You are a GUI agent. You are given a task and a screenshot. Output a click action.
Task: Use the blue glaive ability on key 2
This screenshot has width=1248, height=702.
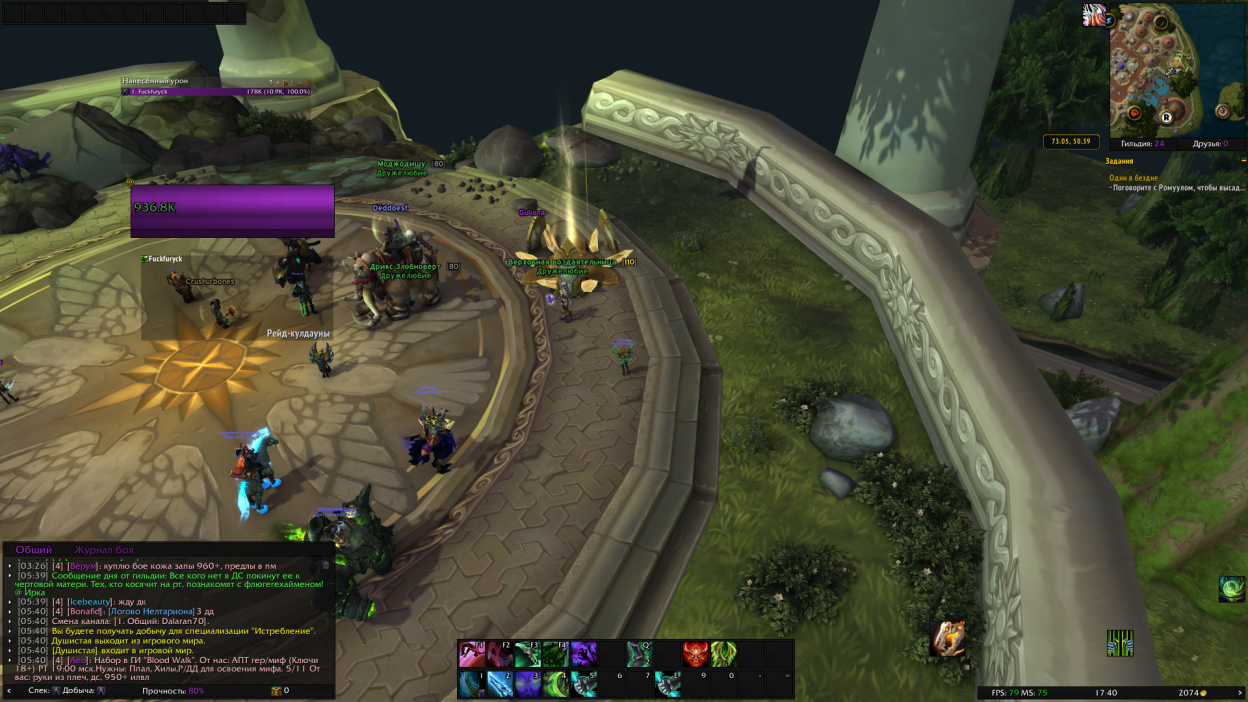[x=500, y=684]
